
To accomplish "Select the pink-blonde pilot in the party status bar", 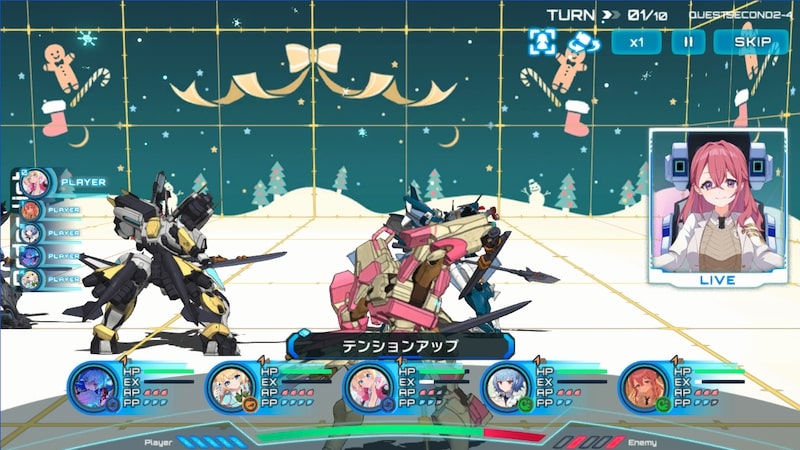I will (369, 387).
